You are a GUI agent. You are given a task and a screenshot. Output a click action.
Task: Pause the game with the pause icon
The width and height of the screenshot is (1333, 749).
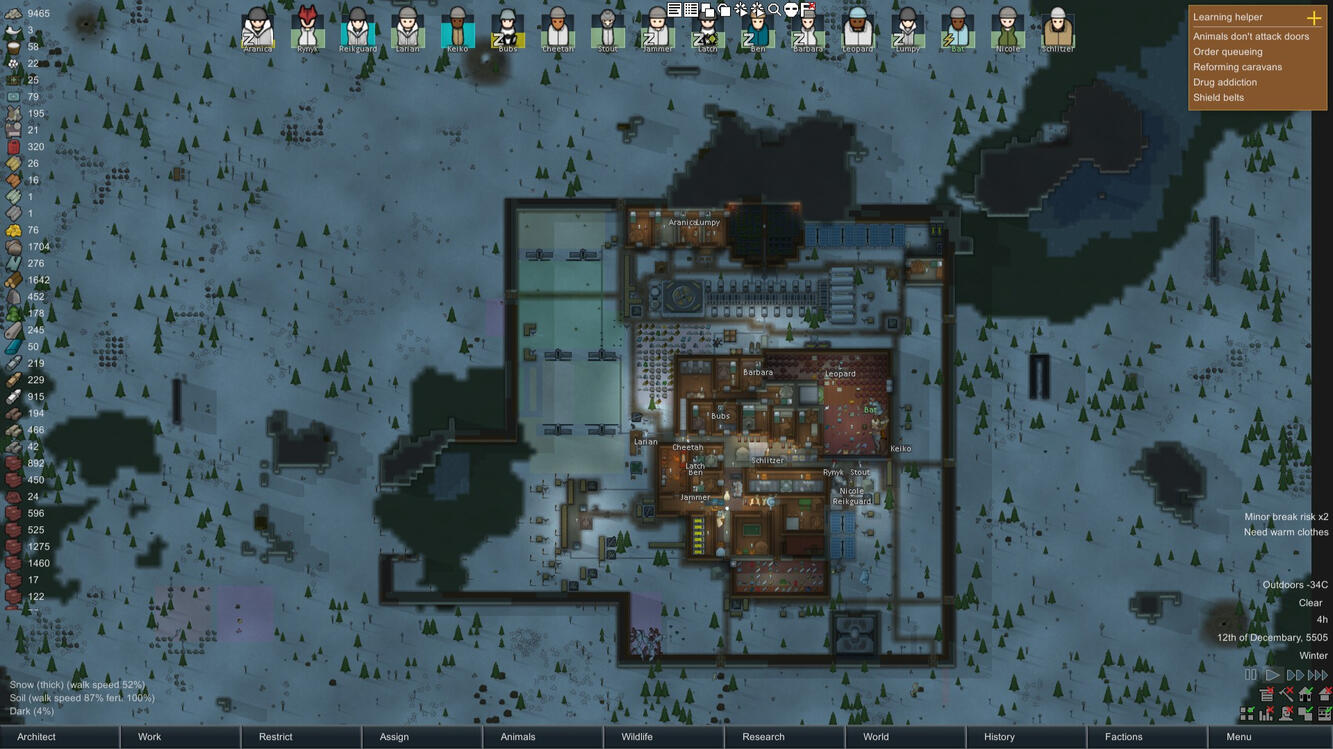click(x=1251, y=675)
